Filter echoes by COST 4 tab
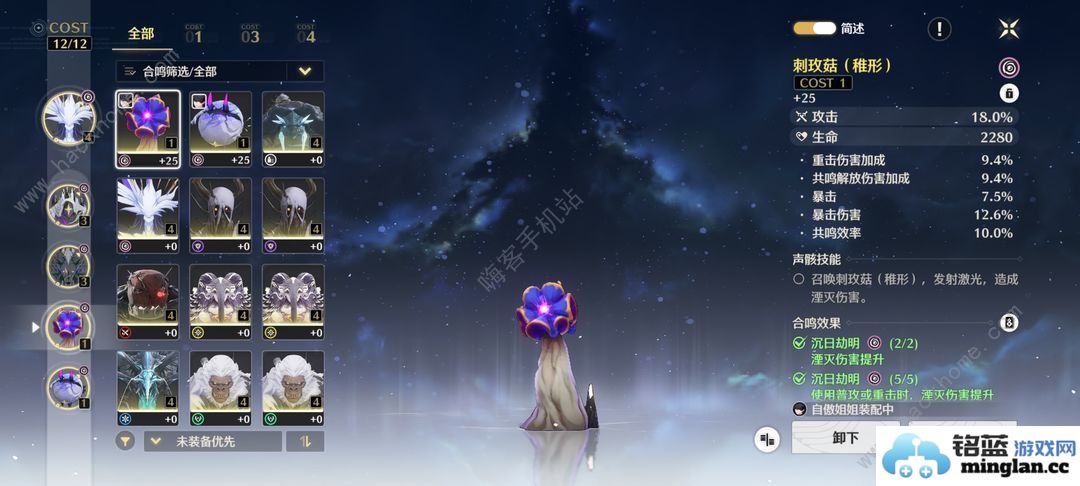 point(305,34)
